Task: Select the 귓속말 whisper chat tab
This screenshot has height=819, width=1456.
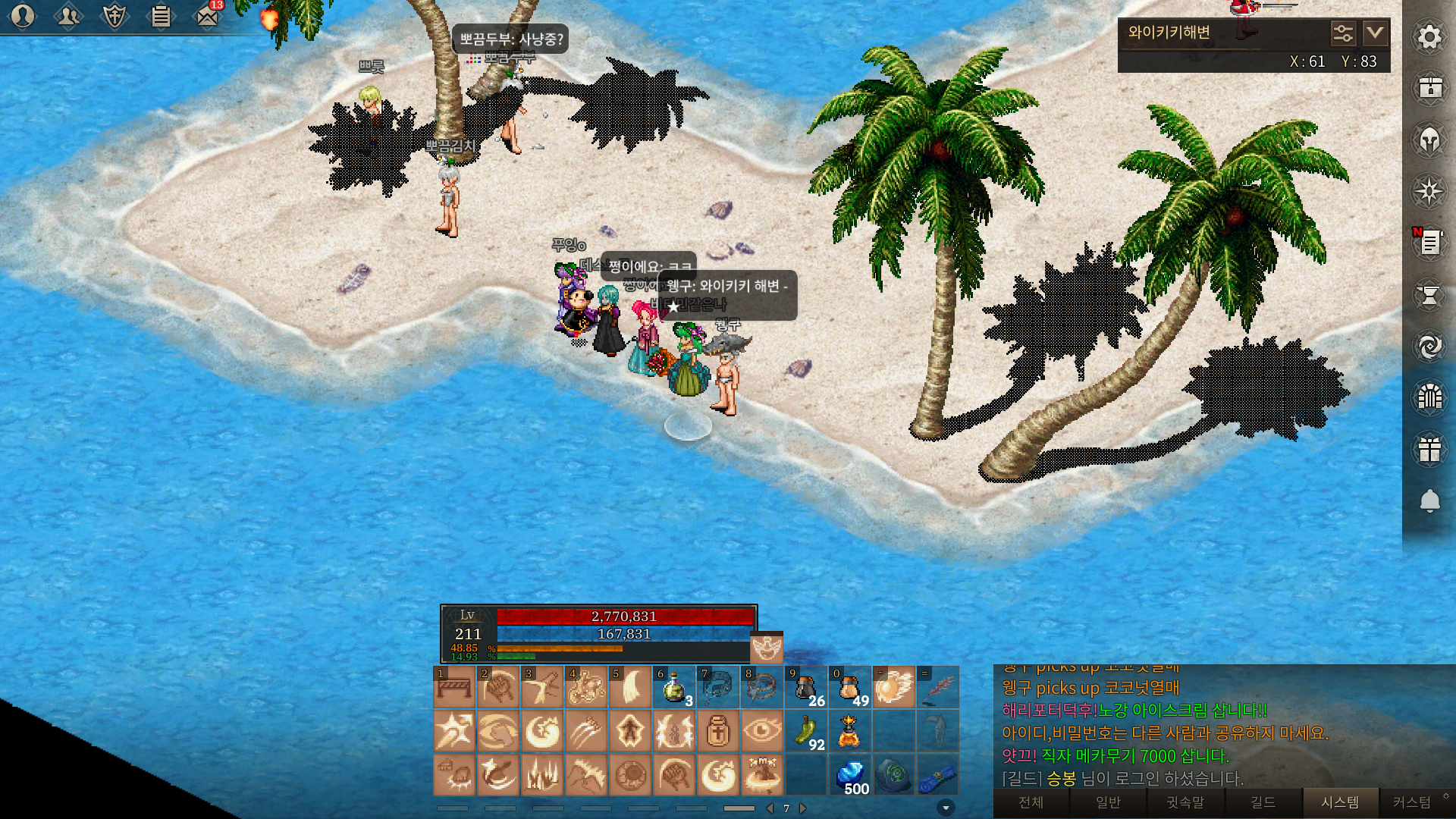Action: [1185, 802]
